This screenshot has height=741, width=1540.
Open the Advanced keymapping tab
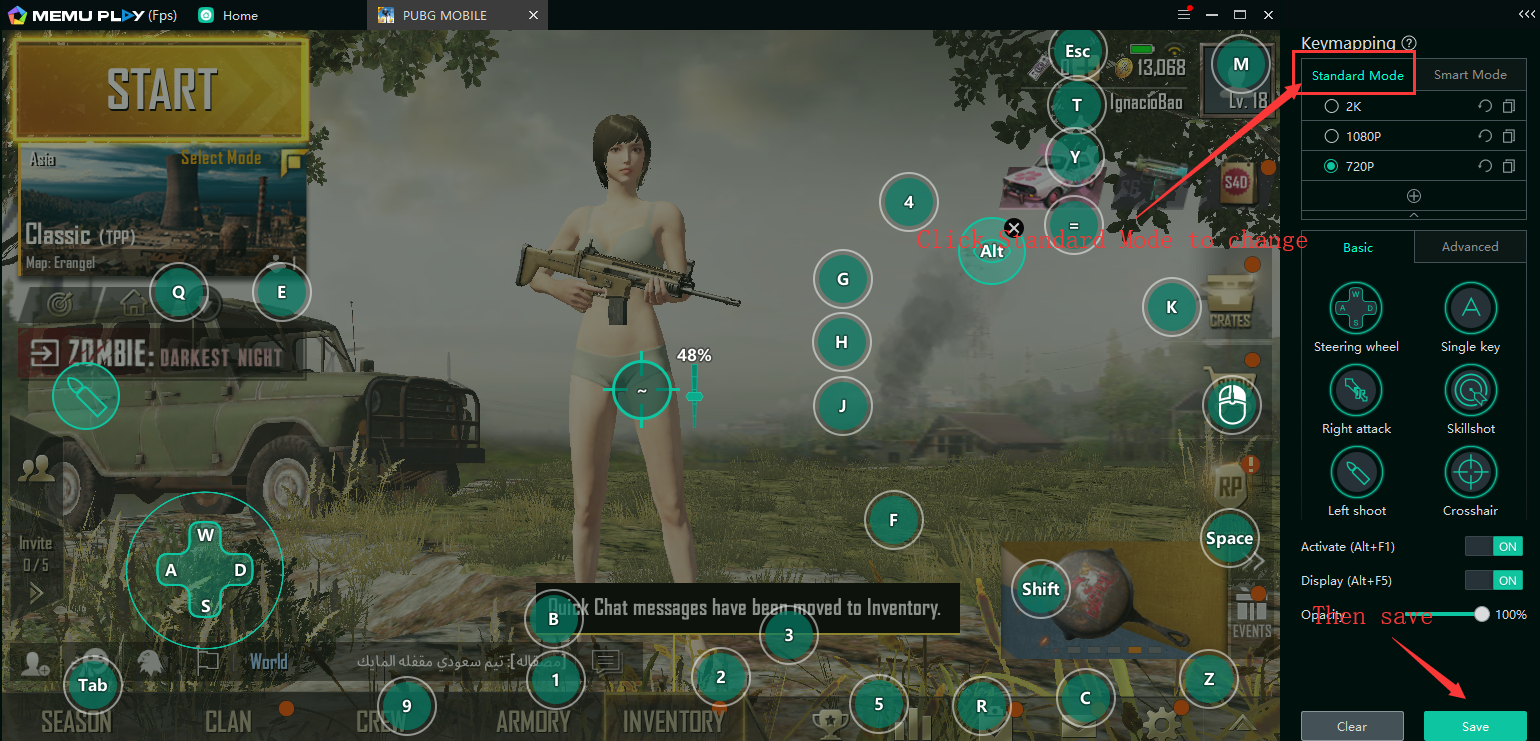coord(1469,247)
